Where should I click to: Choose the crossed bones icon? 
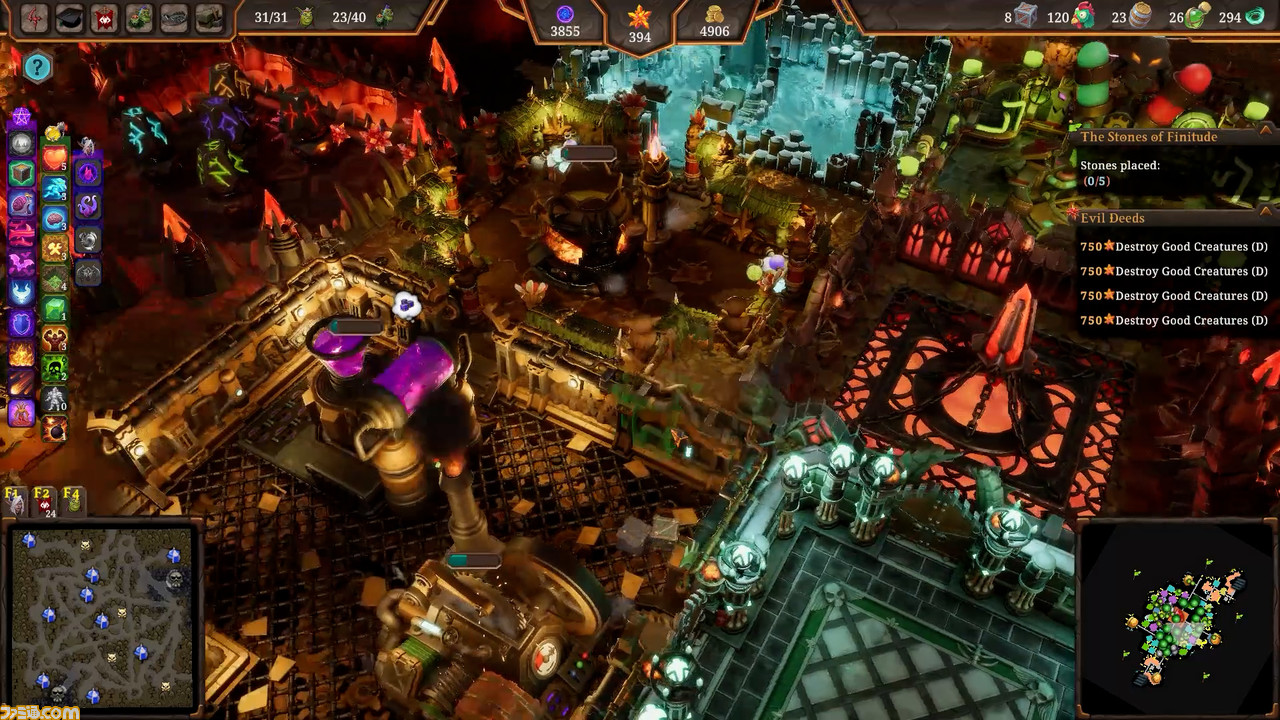coord(55,249)
